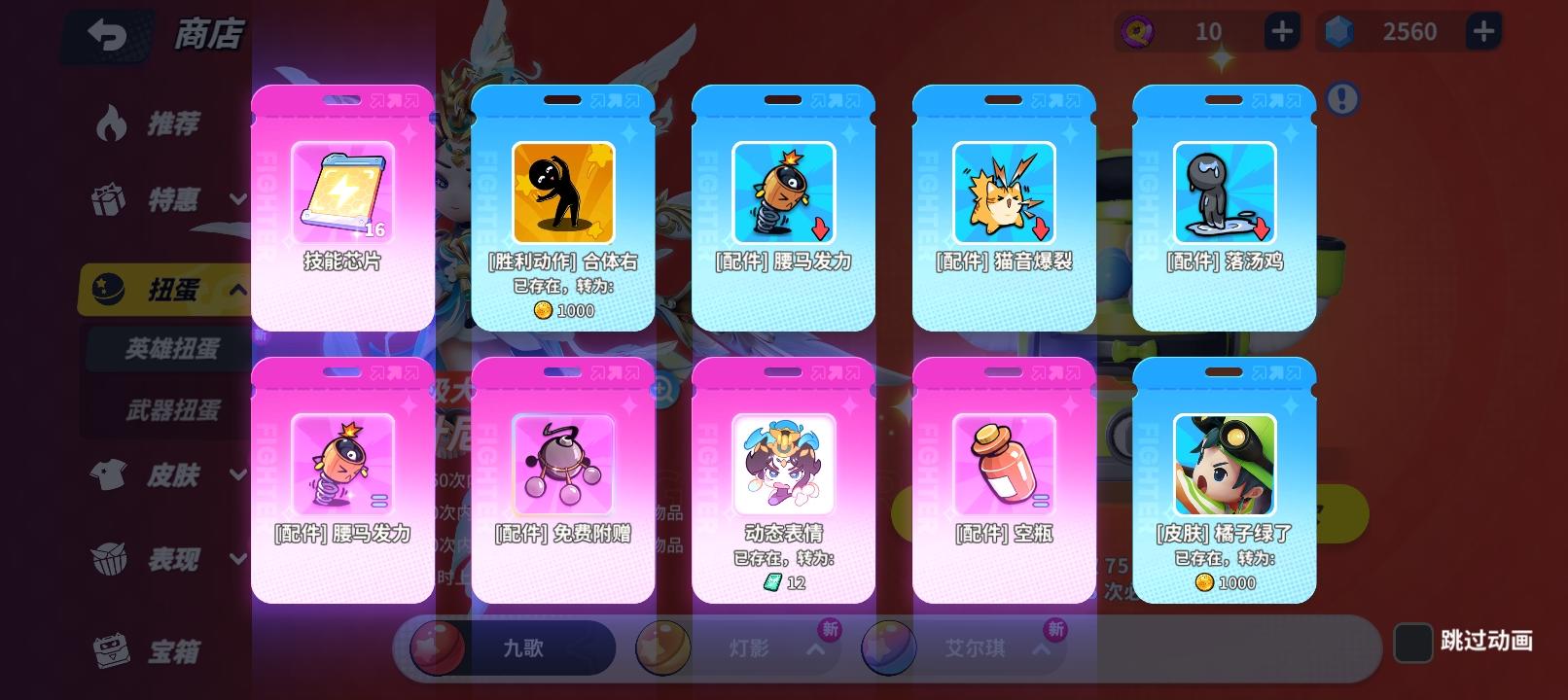
Task: Select the 推荐 flame icon in sidebar
Action: pyautogui.click(x=110, y=122)
